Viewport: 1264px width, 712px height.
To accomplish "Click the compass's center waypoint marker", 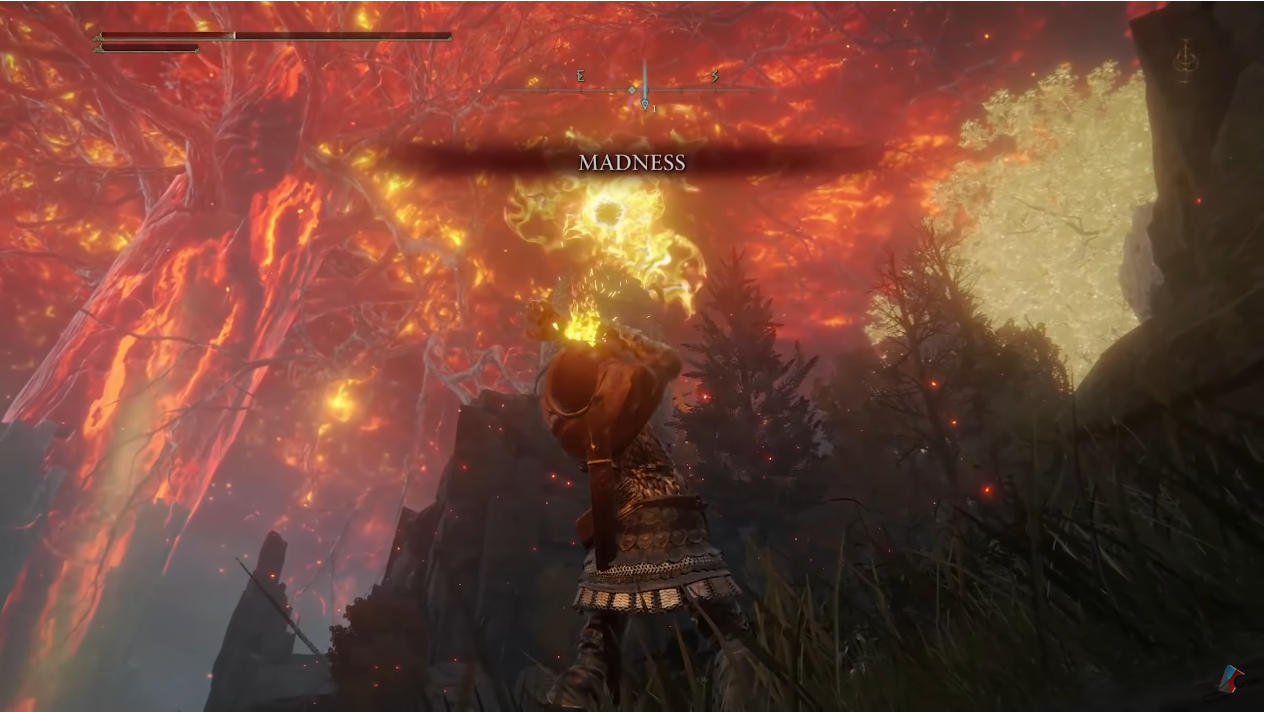I will (x=645, y=103).
